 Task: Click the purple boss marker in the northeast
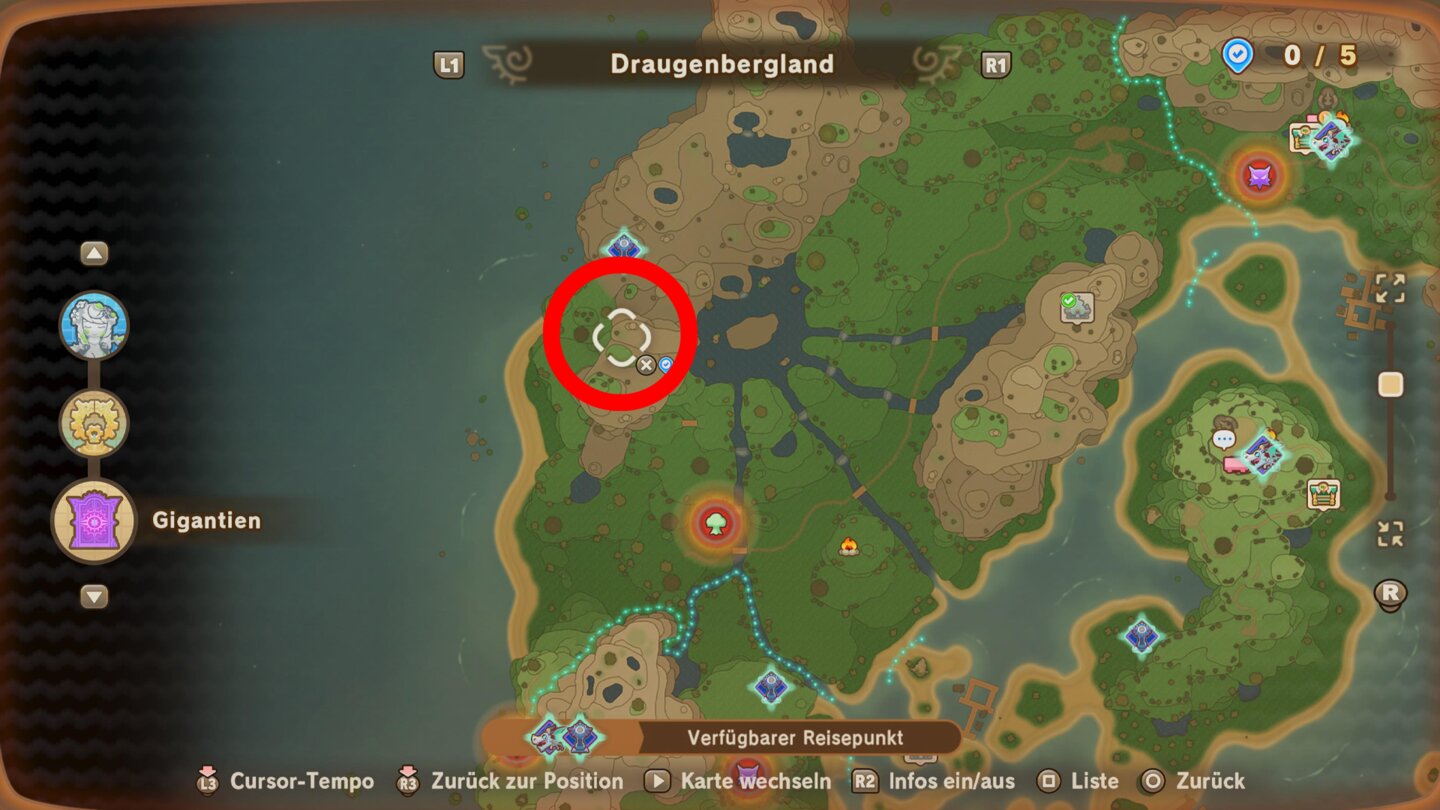pos(1258,175)
